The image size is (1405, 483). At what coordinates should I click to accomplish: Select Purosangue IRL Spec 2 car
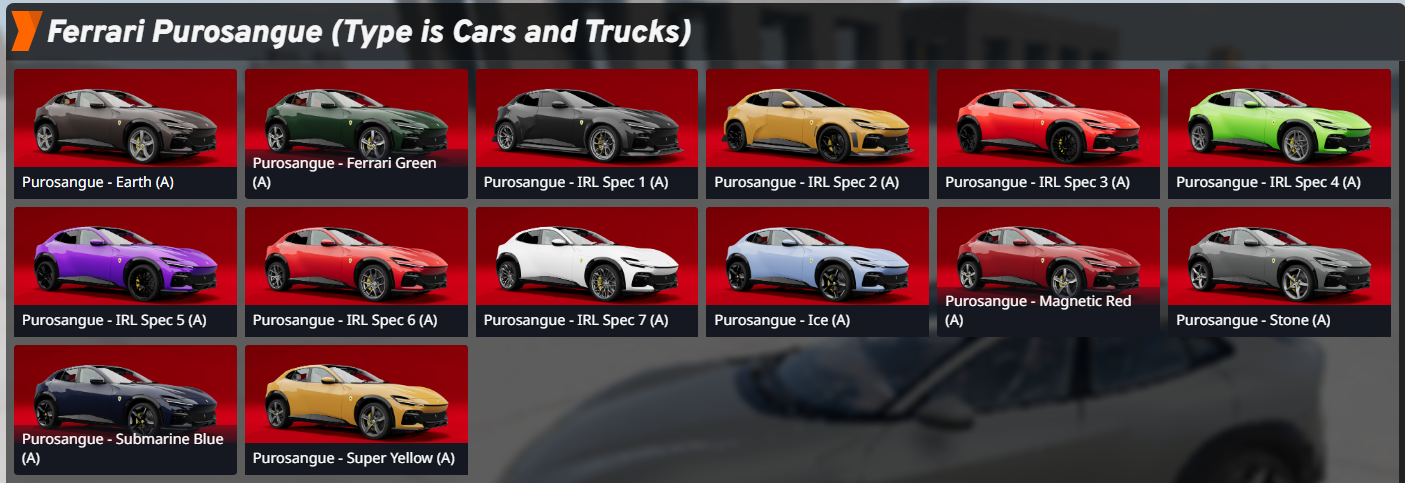coord(818,132)
